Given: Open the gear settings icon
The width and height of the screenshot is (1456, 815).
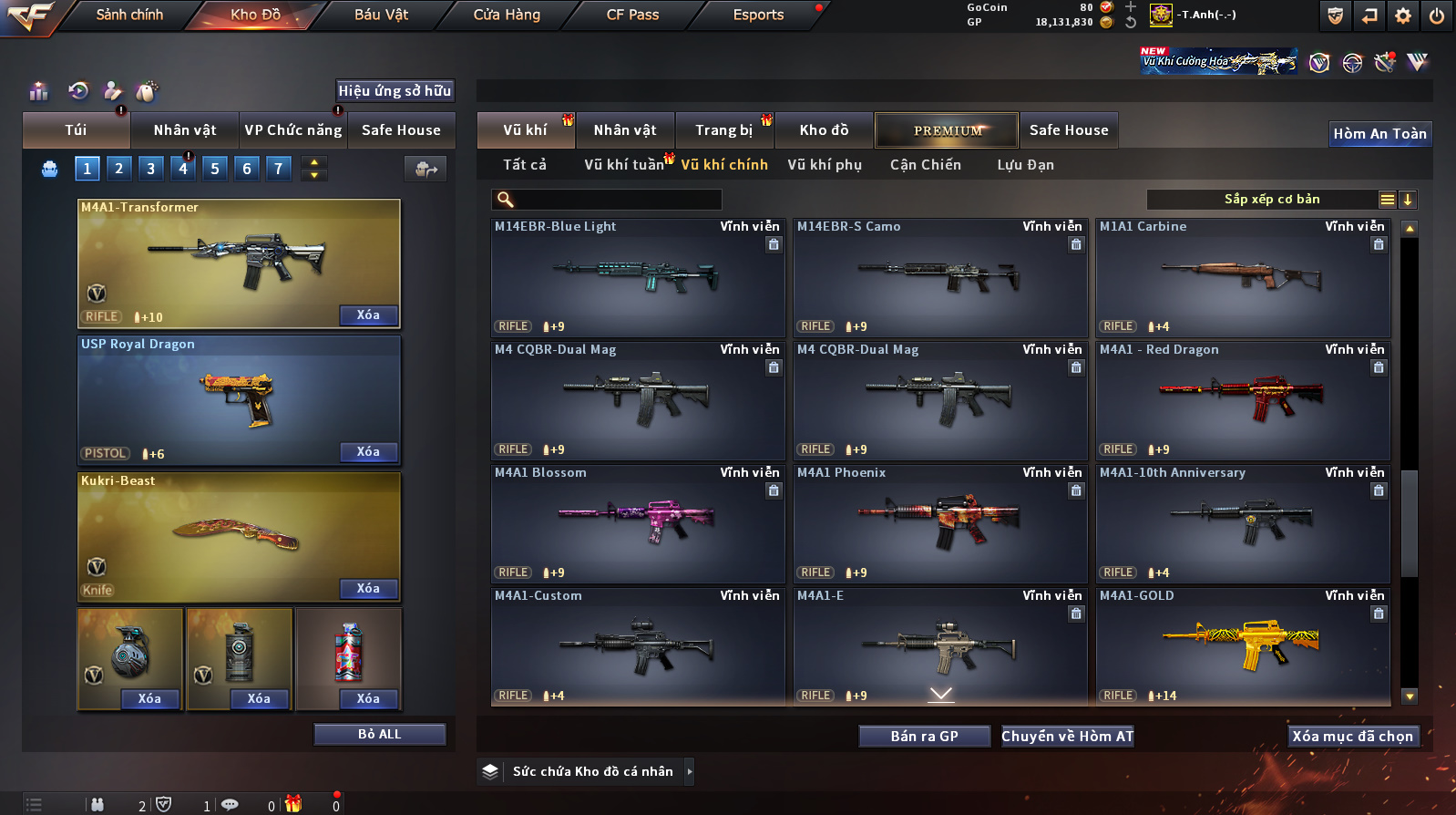Looking at the screenshot, I should click(x=1403, y=15).
